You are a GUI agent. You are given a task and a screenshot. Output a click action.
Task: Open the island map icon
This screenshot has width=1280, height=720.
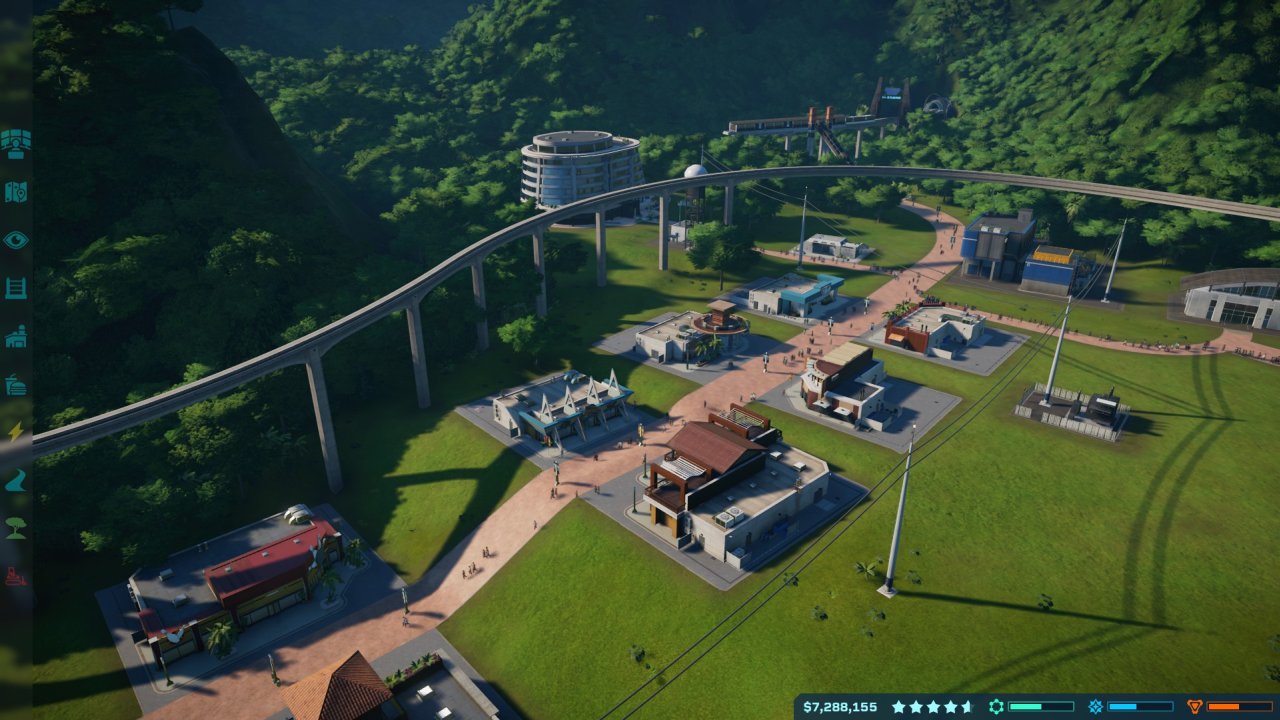(x=15, y=191)
